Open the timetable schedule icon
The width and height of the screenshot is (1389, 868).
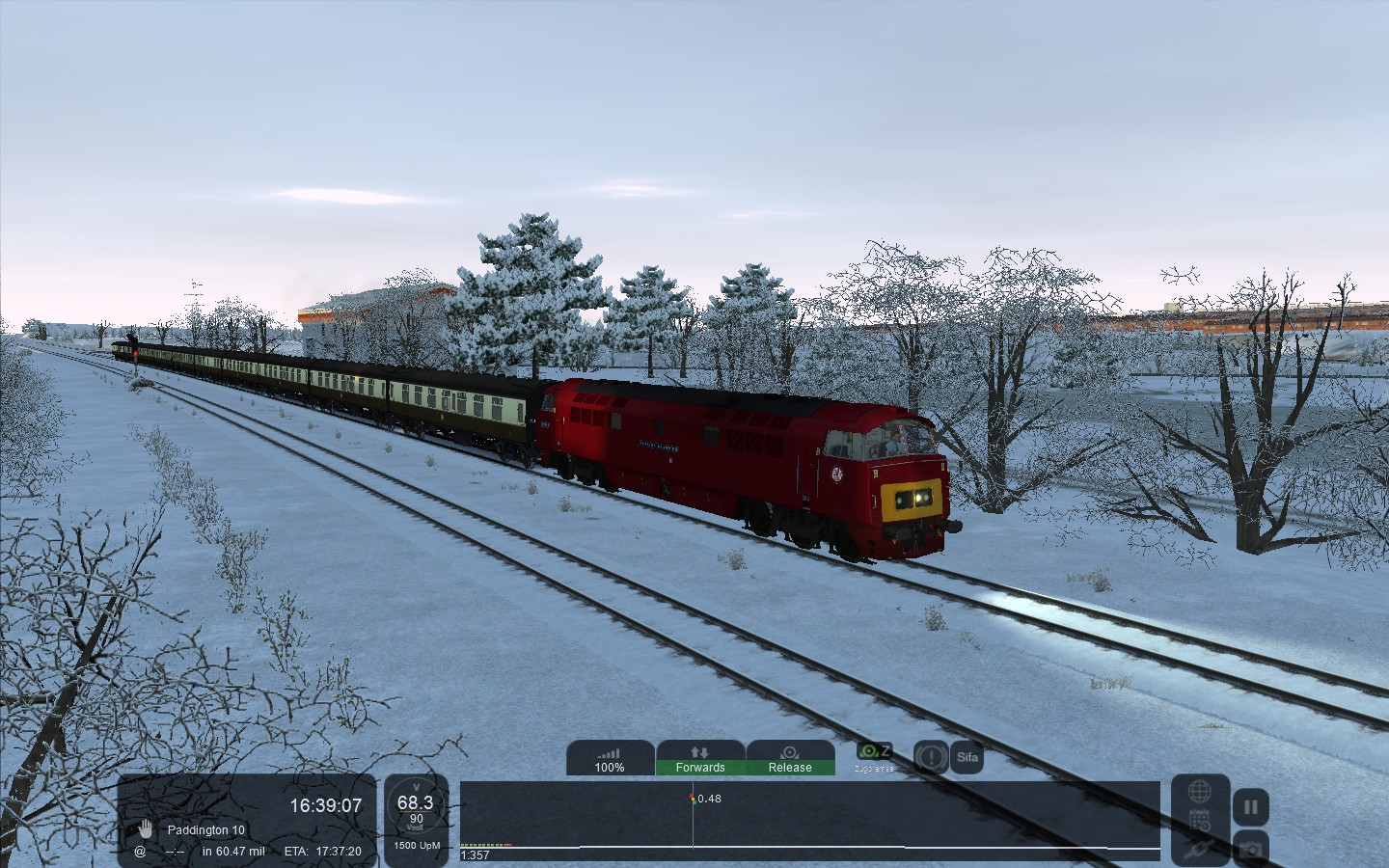click(1200, 821)
